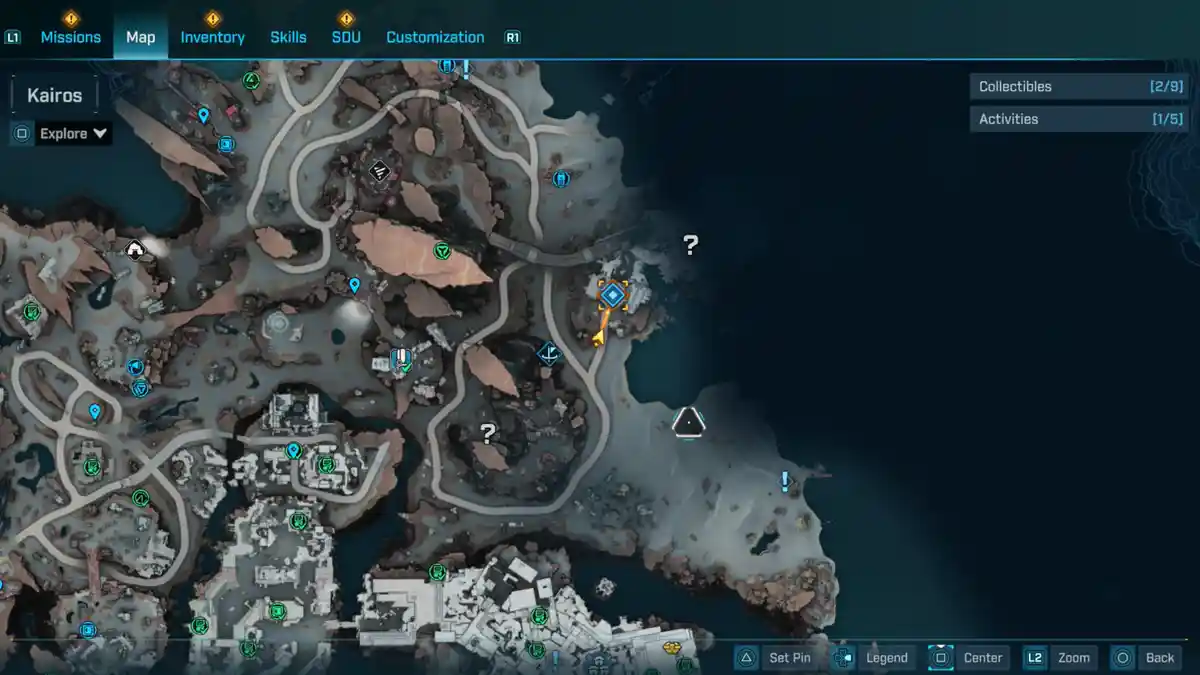Go to the SDU tab
The image size is (1200, 675).
point(346,37)
